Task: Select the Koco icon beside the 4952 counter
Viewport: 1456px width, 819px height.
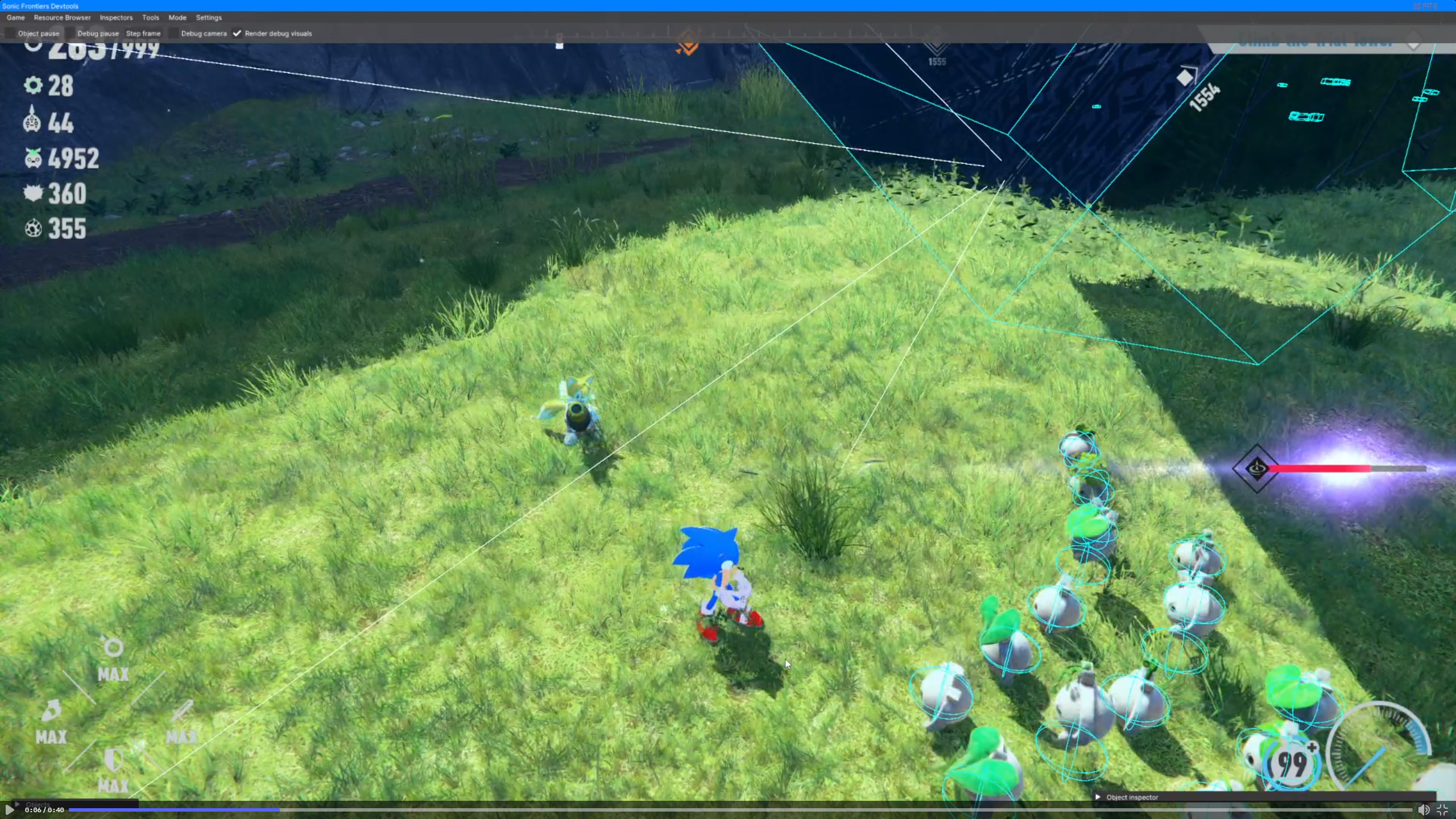Action: point(34,159)
